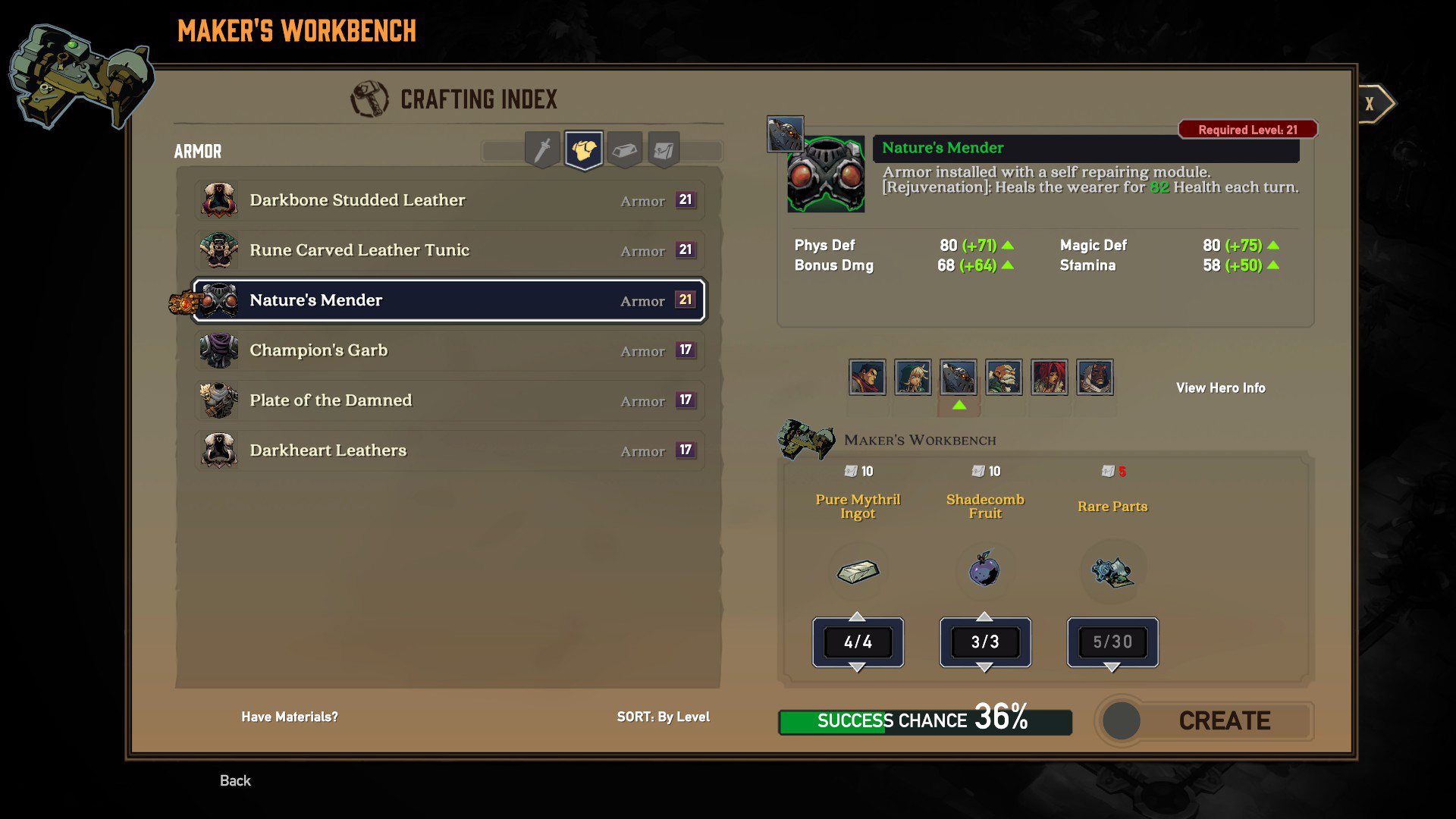1456x819 pixels.
Task: Select the Nature's Mender recipe
Action: click(x=449, y=300)
